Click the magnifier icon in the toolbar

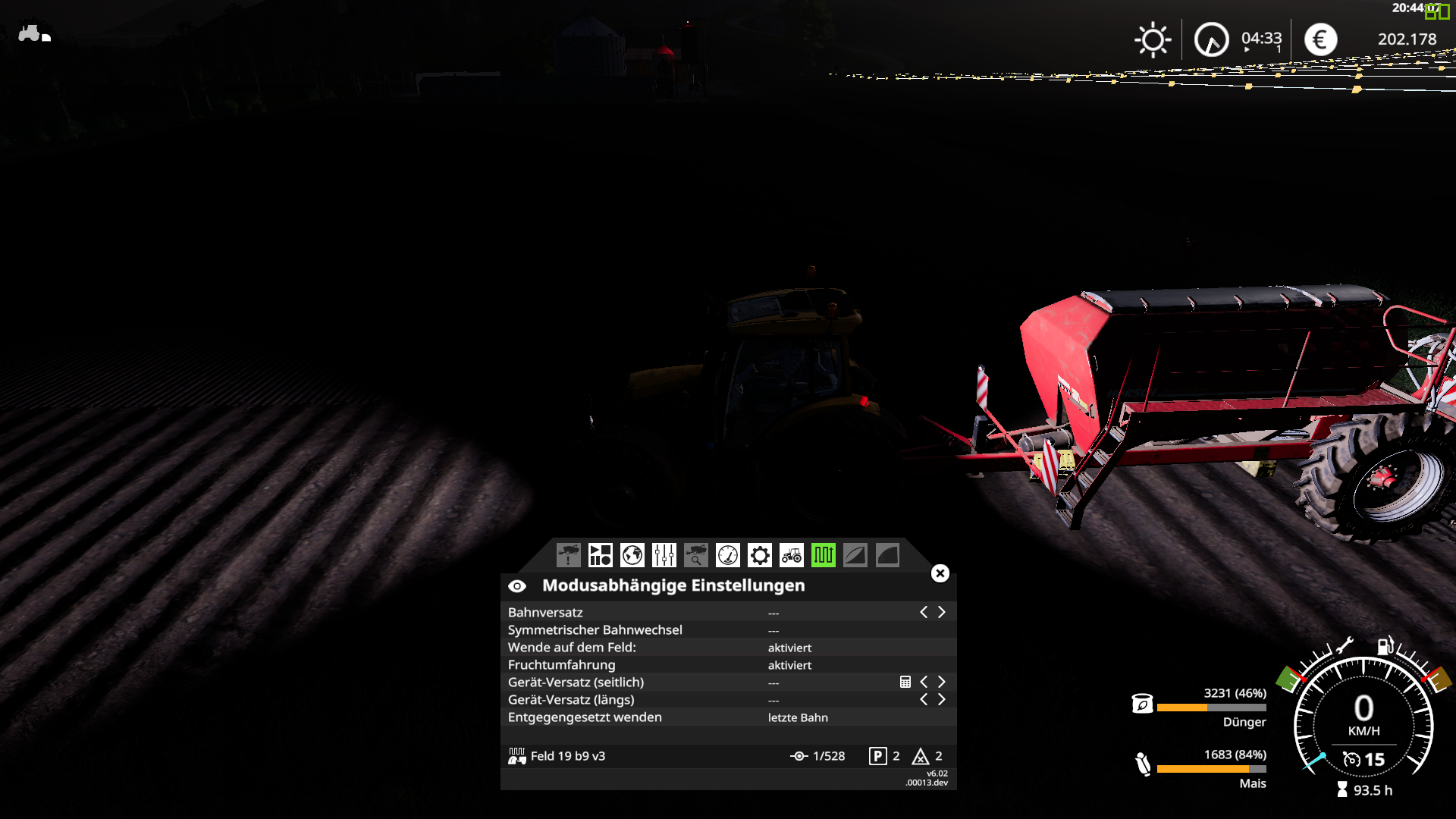pos(695,556)
